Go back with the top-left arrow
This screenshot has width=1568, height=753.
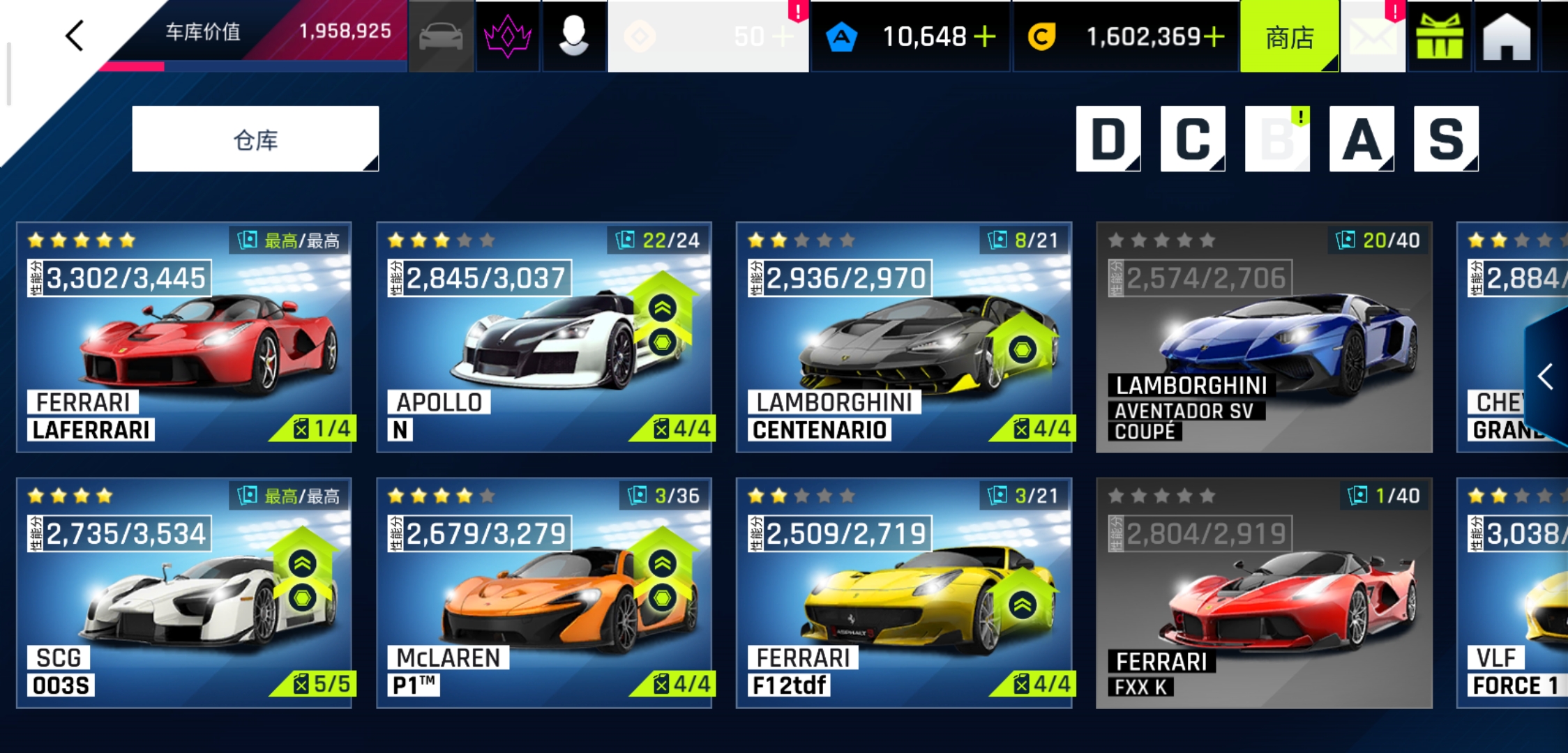pyautogui.click(x=75, y=36)
